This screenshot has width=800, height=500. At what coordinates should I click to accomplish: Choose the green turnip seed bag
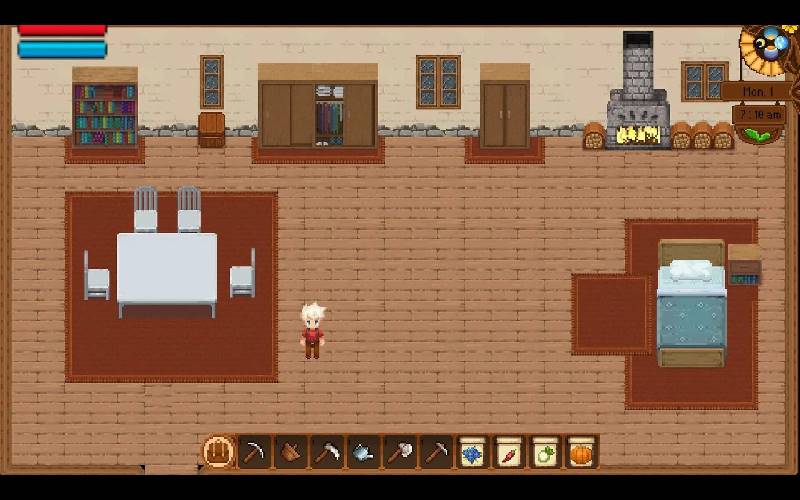click(545, 452)
